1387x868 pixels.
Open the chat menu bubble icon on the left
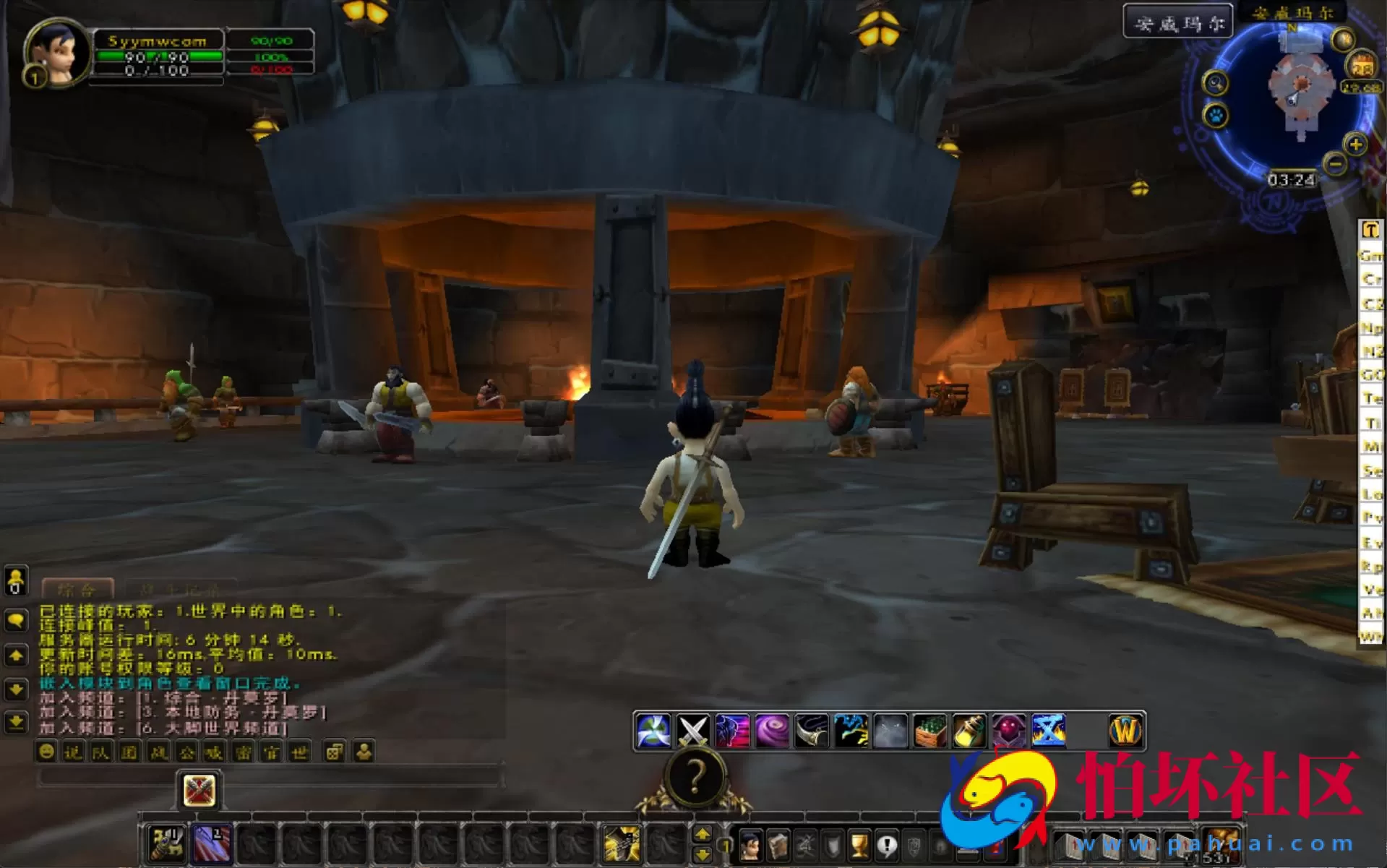pyautogui.click(x=16, y=620)
